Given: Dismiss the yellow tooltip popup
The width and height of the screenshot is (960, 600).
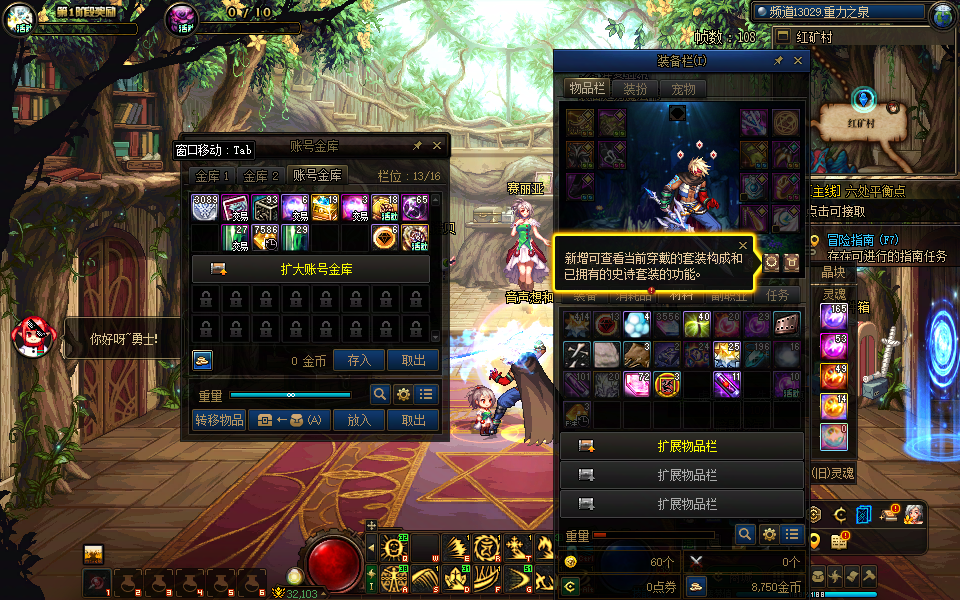Looking at the screenshot, I should (x=743, y=244).
